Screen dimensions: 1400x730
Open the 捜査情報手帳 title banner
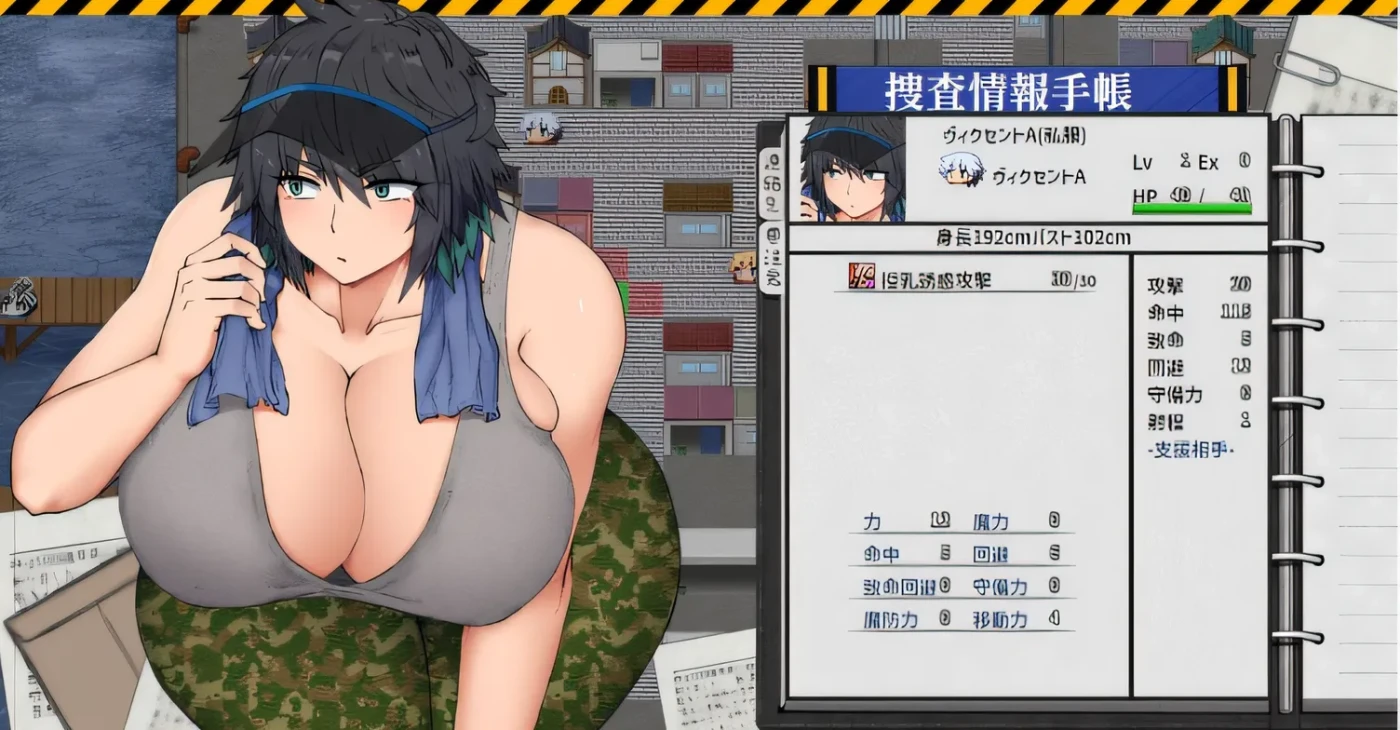[1010, 92]
